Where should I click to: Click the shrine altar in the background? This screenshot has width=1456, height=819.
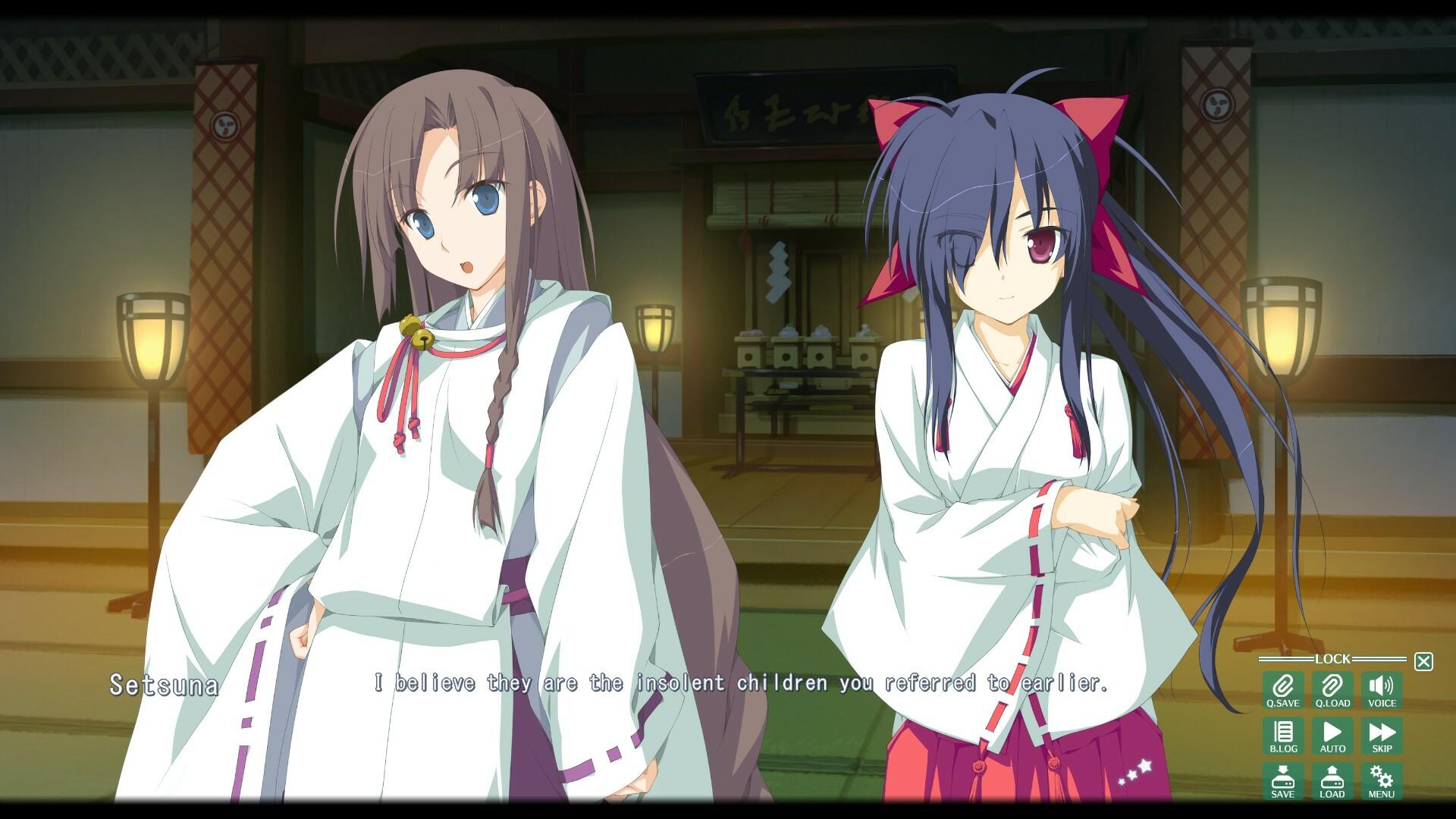(804, 356)
